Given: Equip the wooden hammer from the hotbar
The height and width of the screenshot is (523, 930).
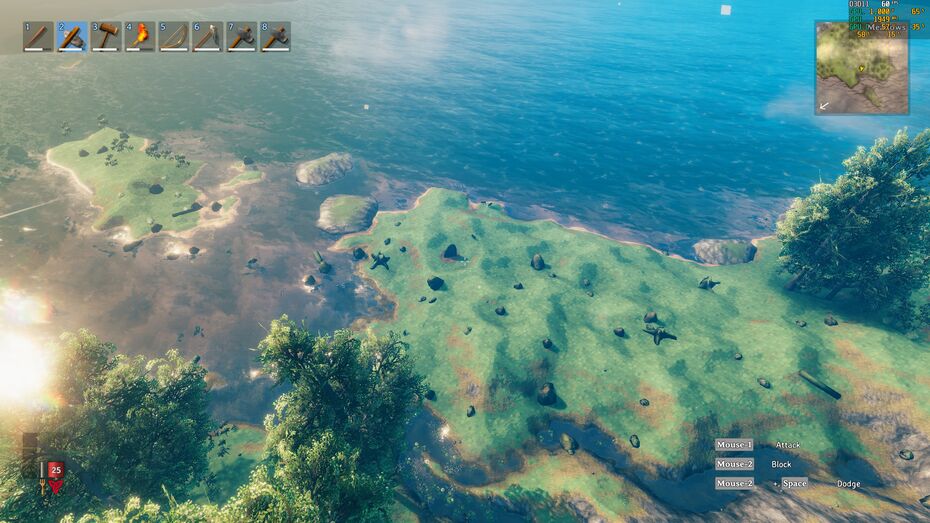Looking at the screenshot, I should click(106, 37).
